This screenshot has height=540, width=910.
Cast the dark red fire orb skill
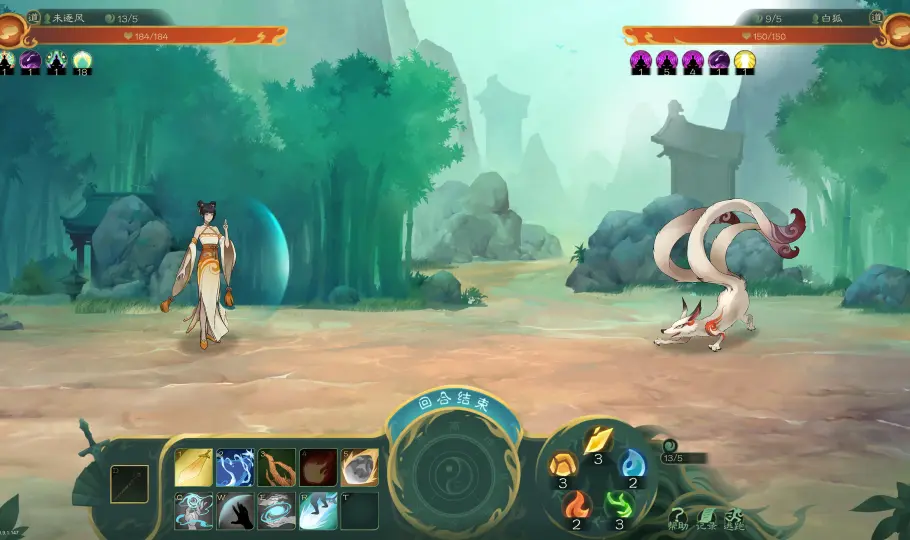pyautogui.click(x=318, y=468)
